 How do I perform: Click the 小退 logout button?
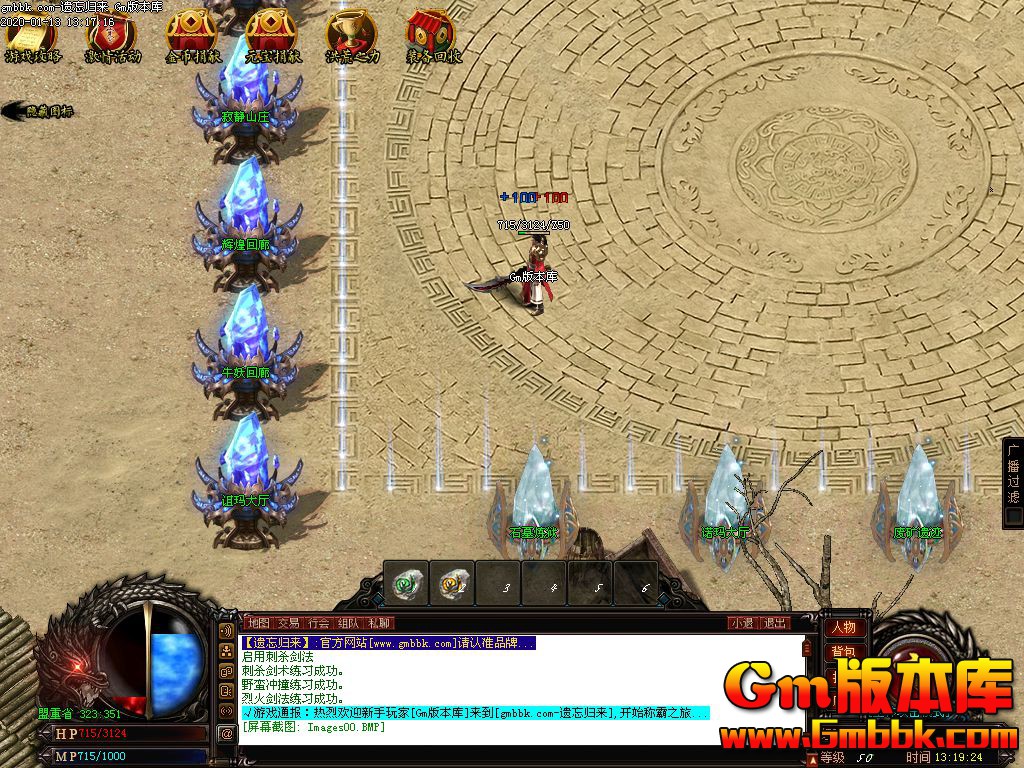click(742, 623)
